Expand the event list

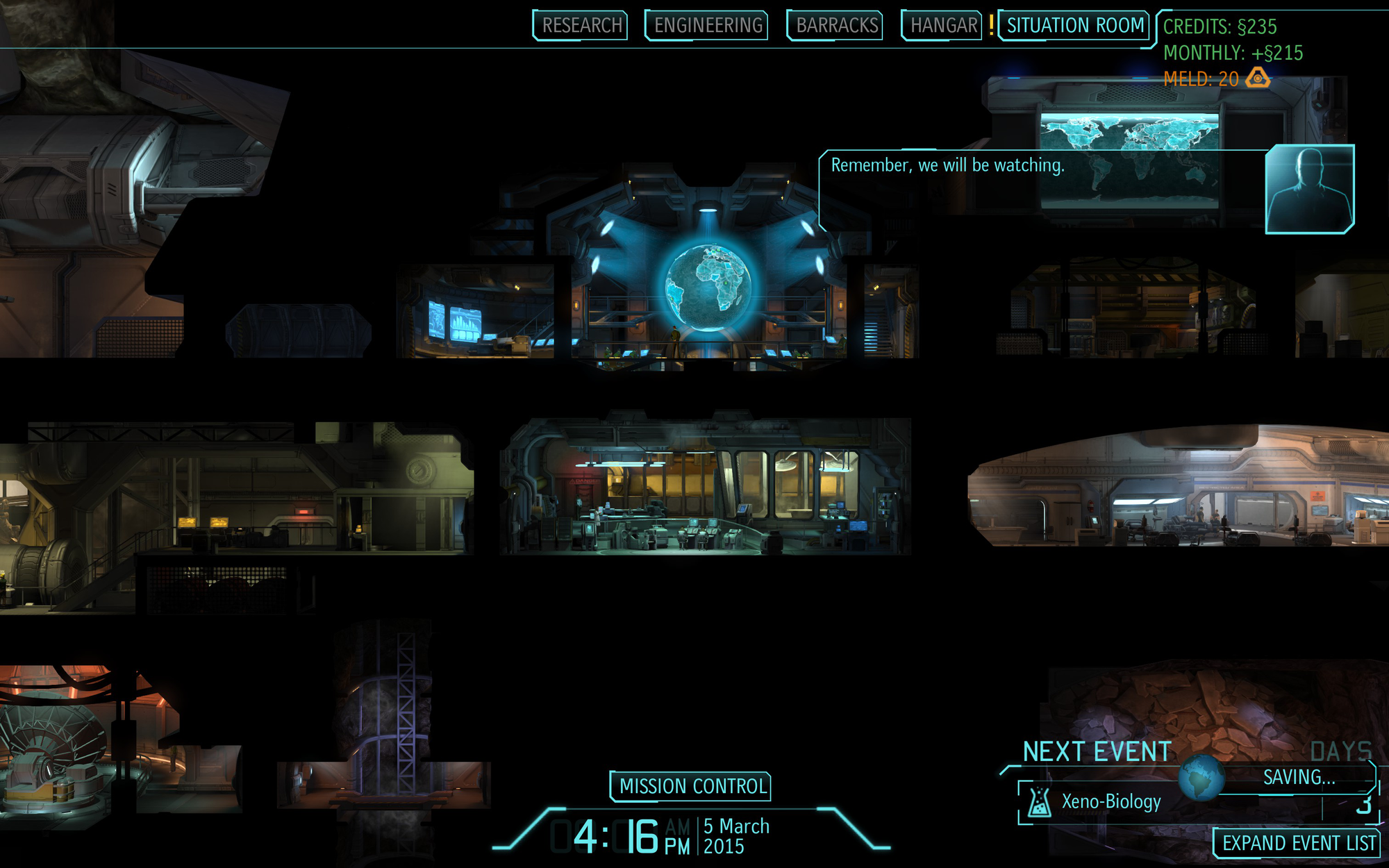pyautogui.click(x=1295, y=843)
